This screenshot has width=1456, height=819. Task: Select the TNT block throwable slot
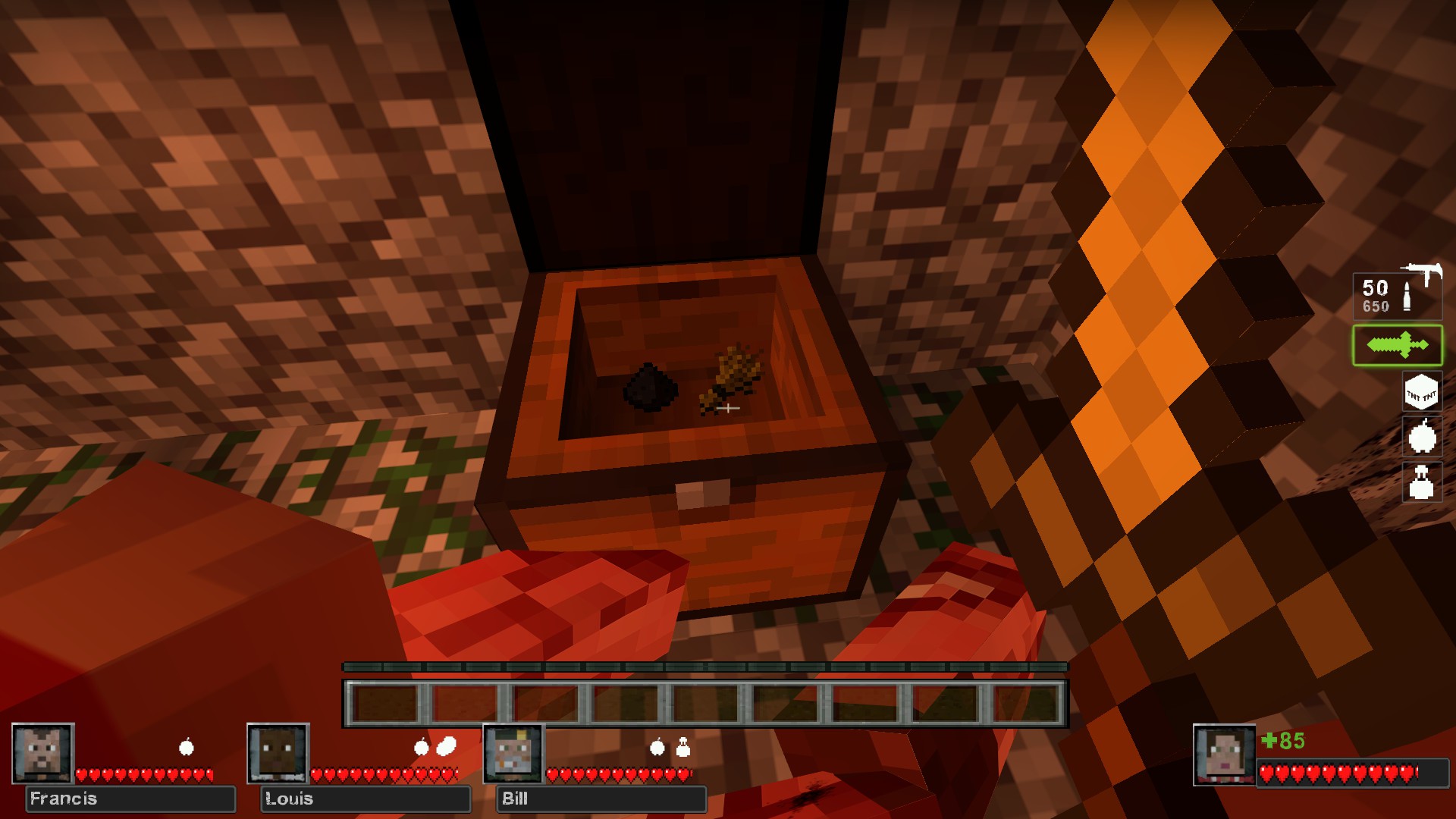1421,393
